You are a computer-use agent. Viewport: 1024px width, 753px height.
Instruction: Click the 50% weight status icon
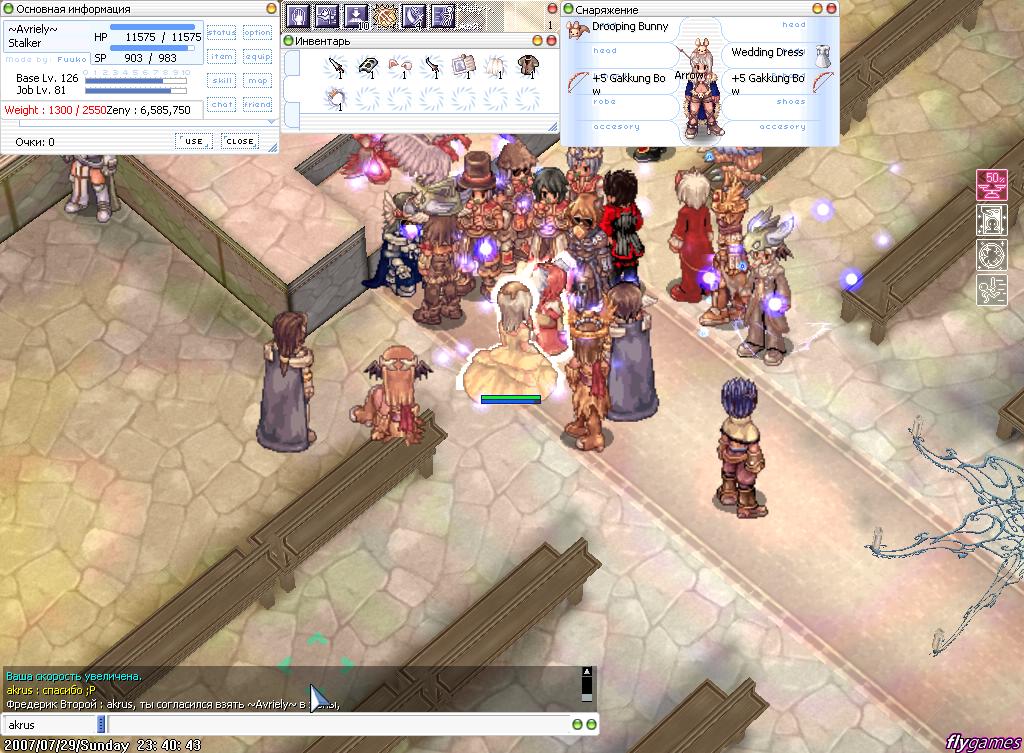click(991, 186)
